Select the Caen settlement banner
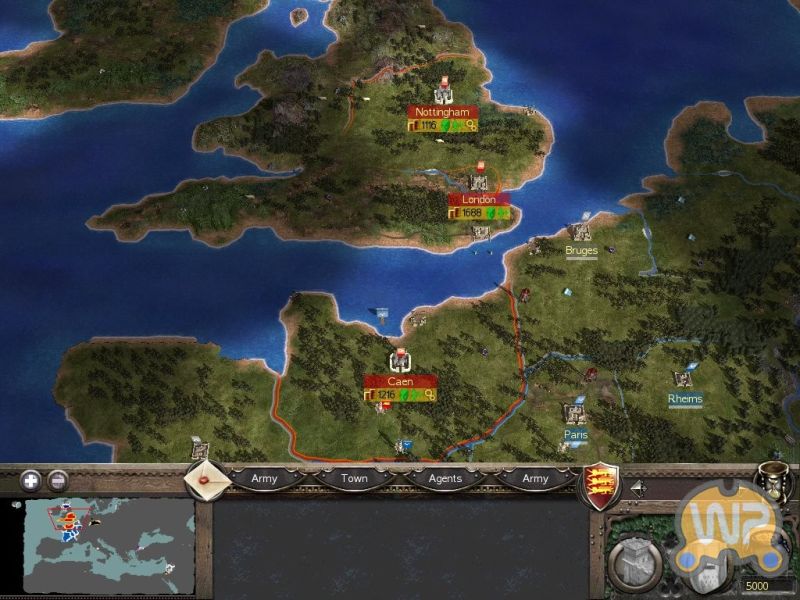The height and width of the screenshot is (600, 800). [x=401, y=381]
